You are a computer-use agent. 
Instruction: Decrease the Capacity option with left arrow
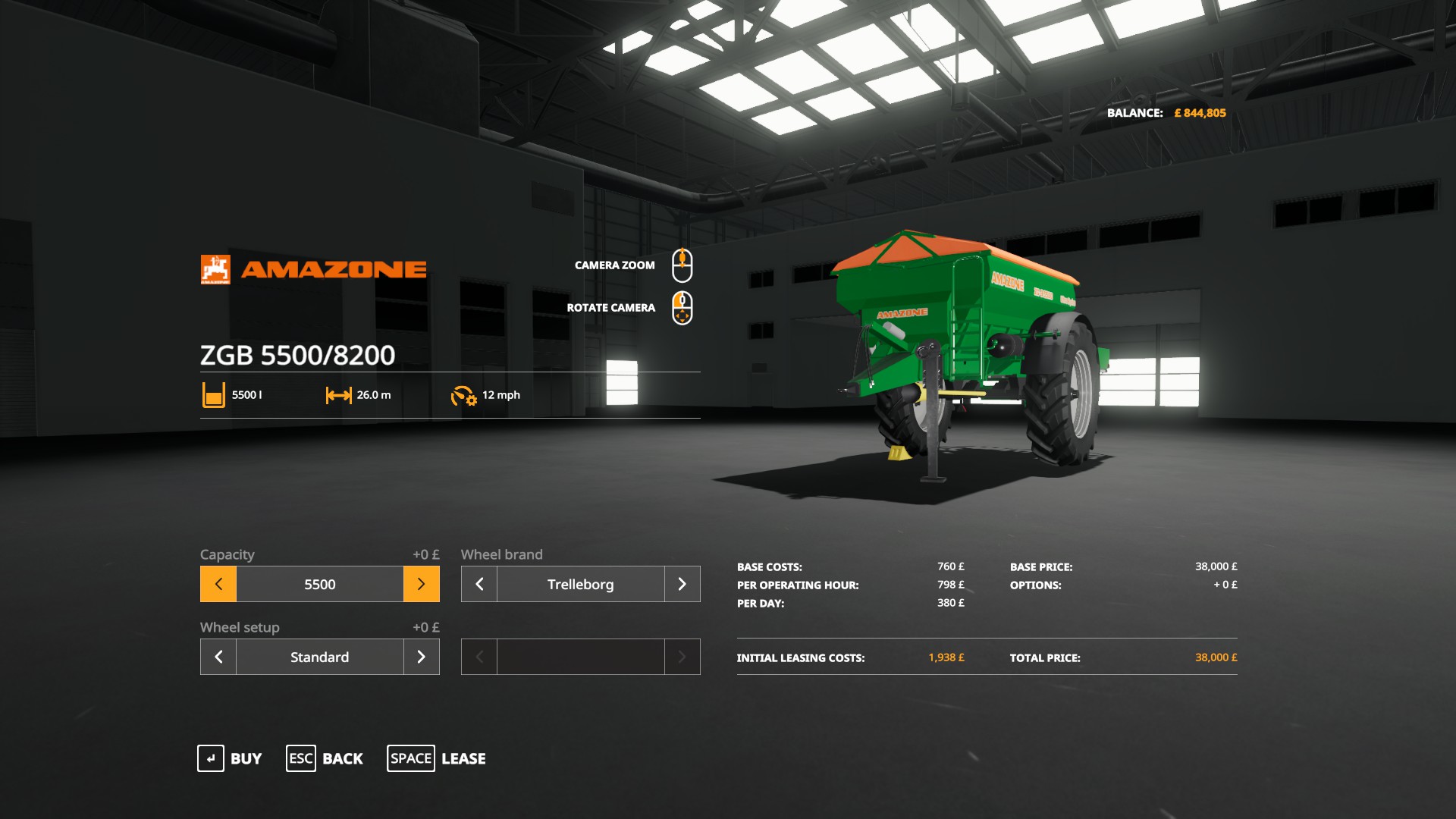click(x=218, y=584)
